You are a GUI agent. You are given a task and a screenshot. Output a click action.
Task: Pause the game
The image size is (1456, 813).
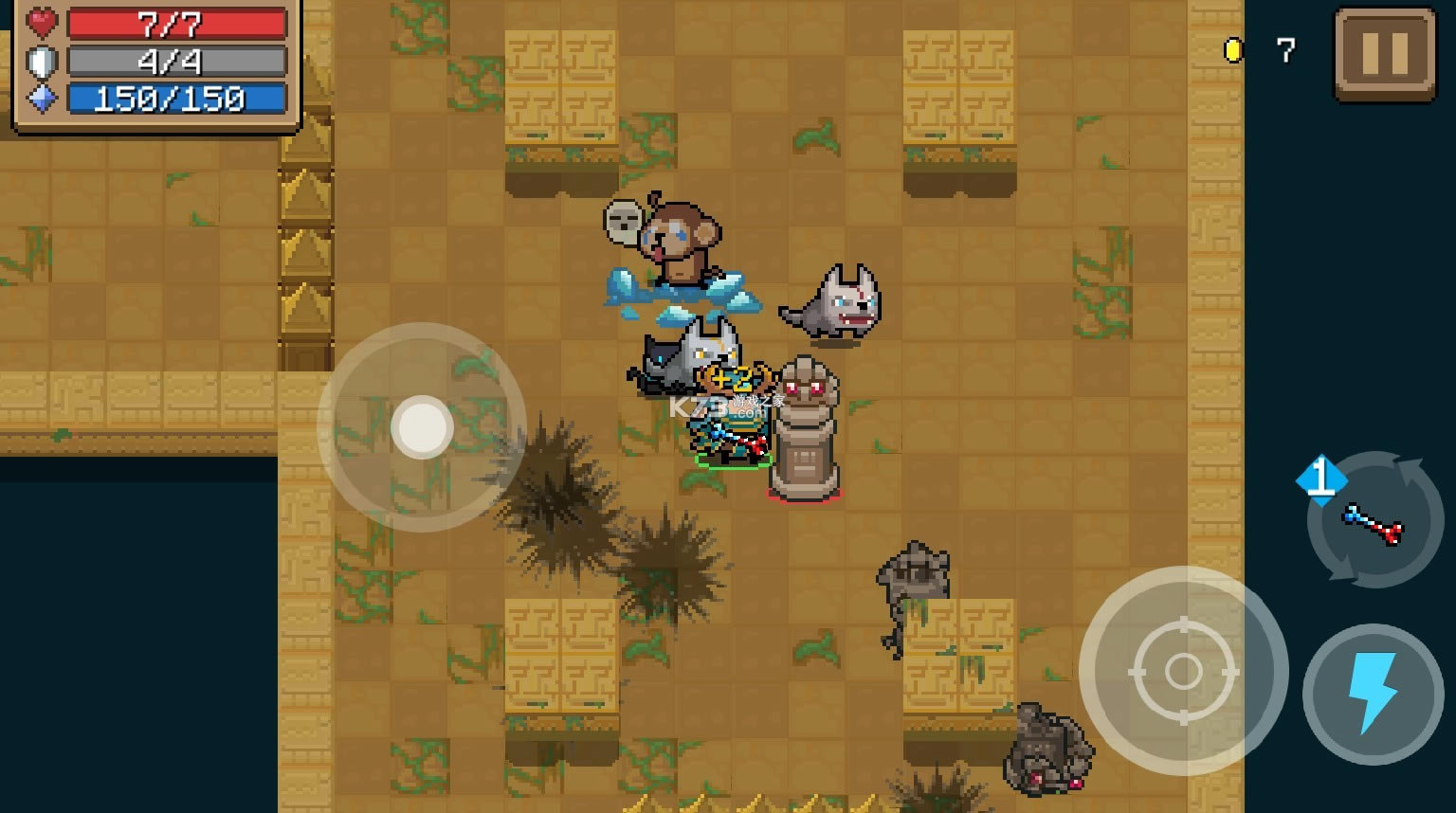click(1385, 54)
